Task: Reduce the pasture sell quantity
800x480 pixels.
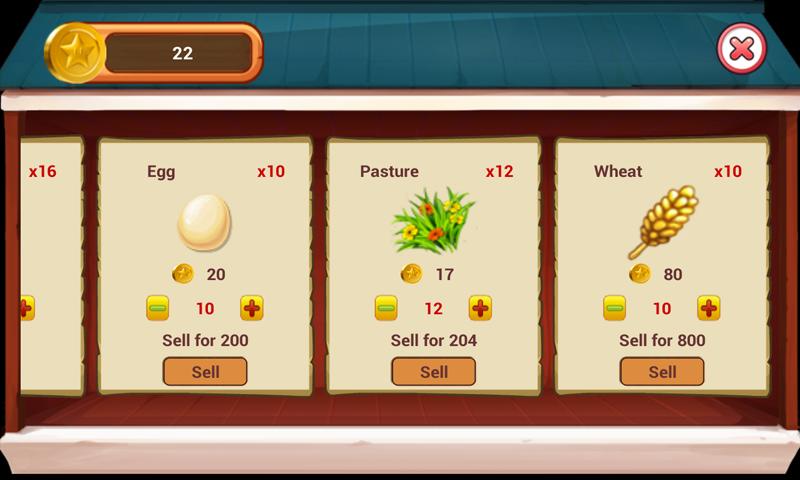Action: coord(386,308)
